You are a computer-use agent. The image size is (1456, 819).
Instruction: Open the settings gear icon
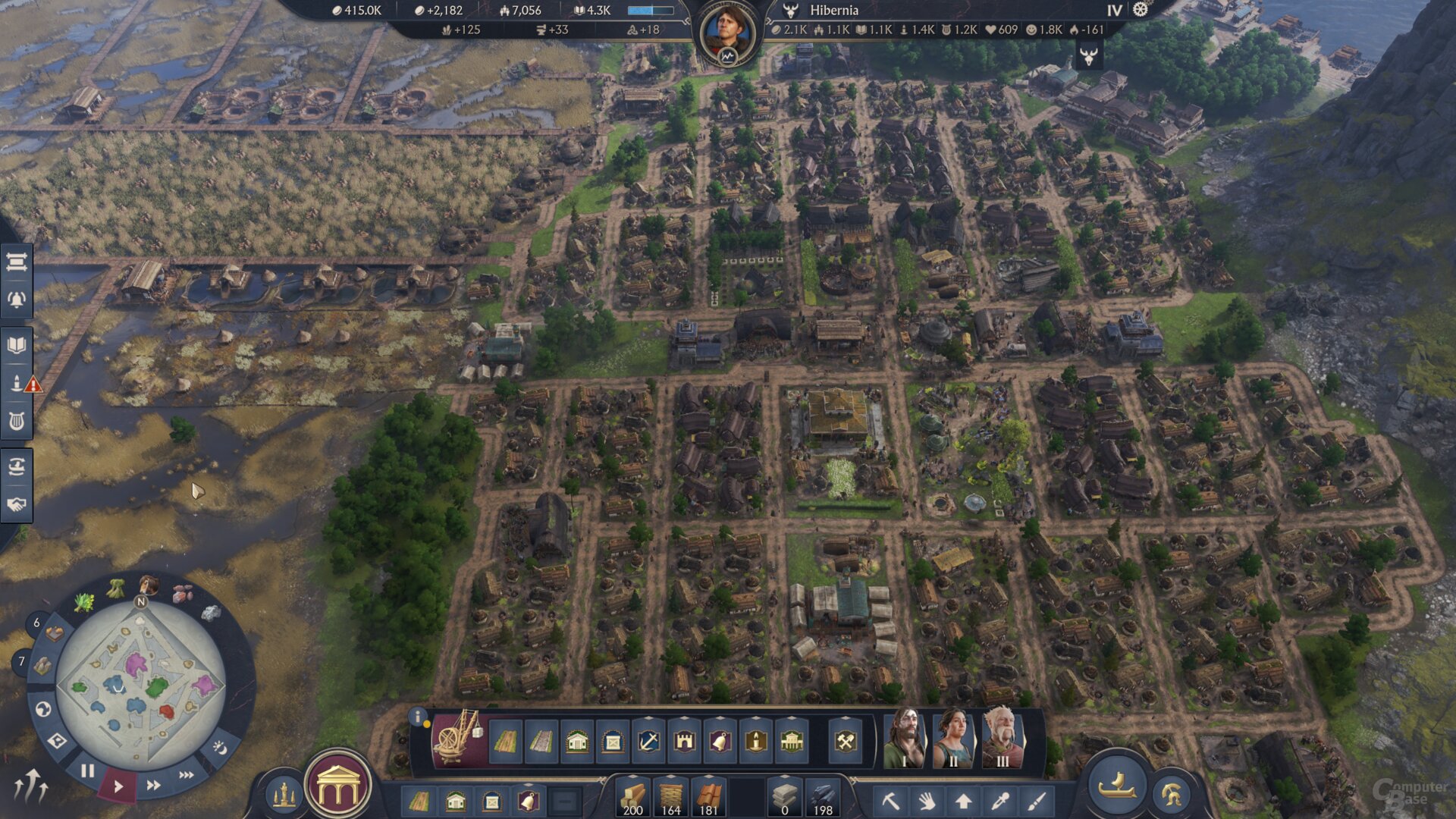(1141, 10)
